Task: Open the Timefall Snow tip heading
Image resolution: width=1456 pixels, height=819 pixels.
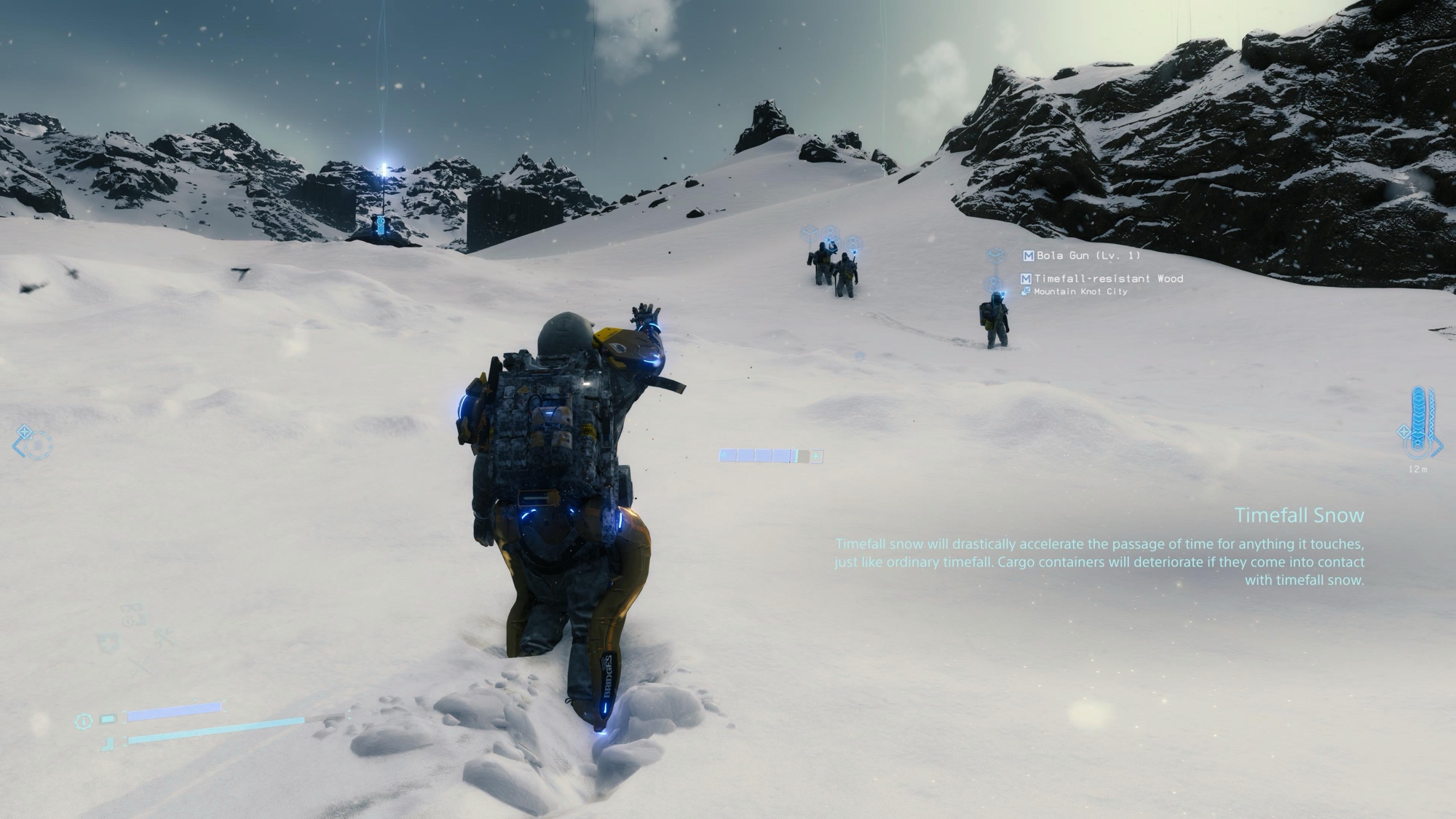Action: tap(1299, 515)
